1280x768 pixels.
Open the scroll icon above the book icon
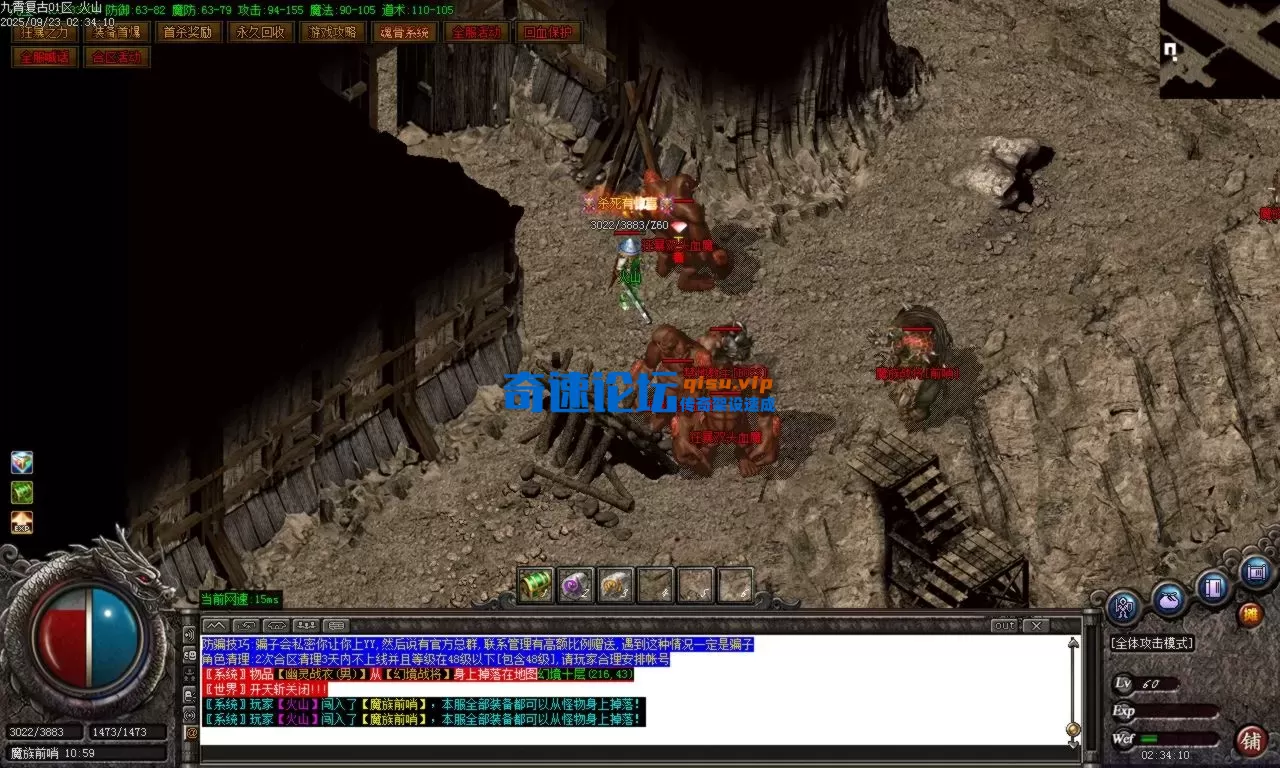[x=1254, y=572]
